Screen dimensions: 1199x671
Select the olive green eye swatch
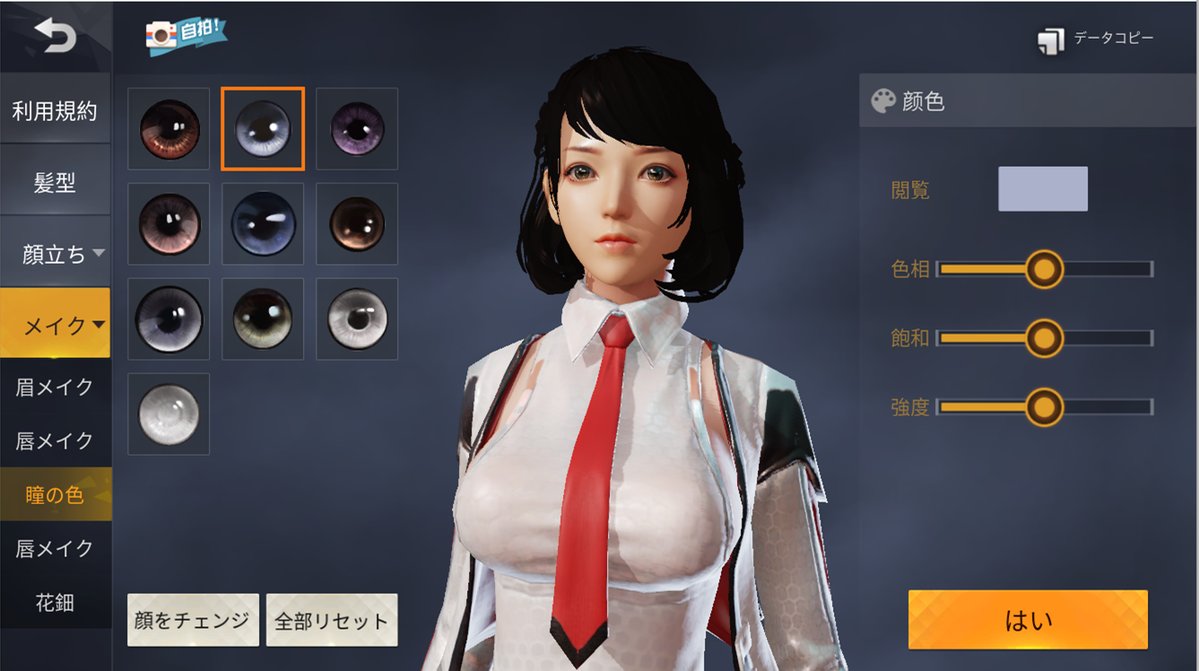tap(262, 319)
